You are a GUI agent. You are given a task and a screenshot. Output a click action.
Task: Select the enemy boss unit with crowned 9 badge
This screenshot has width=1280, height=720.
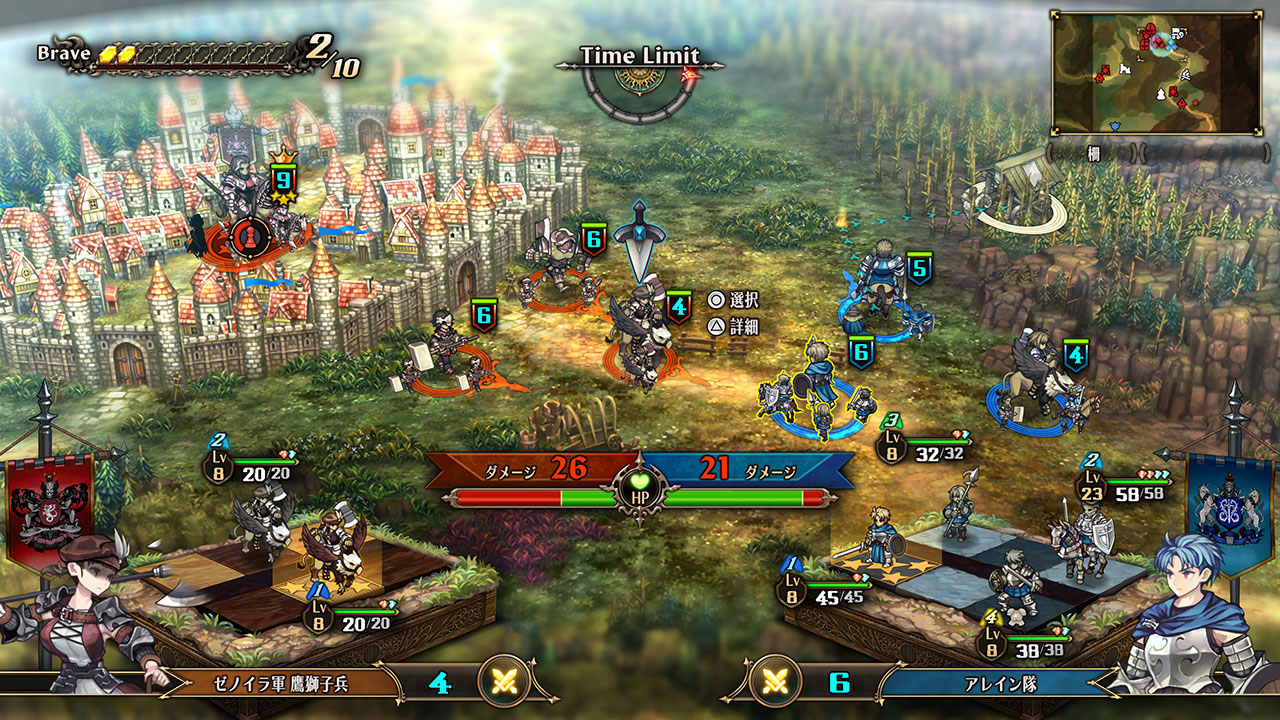[246, 206]
